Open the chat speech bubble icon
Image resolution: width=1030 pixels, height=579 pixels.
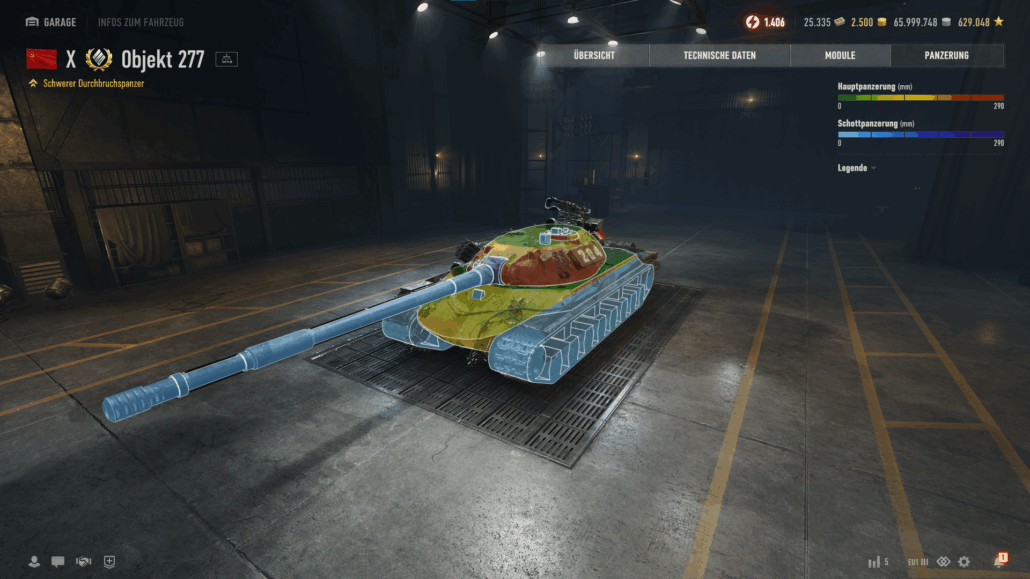click(x=58, y=562)
